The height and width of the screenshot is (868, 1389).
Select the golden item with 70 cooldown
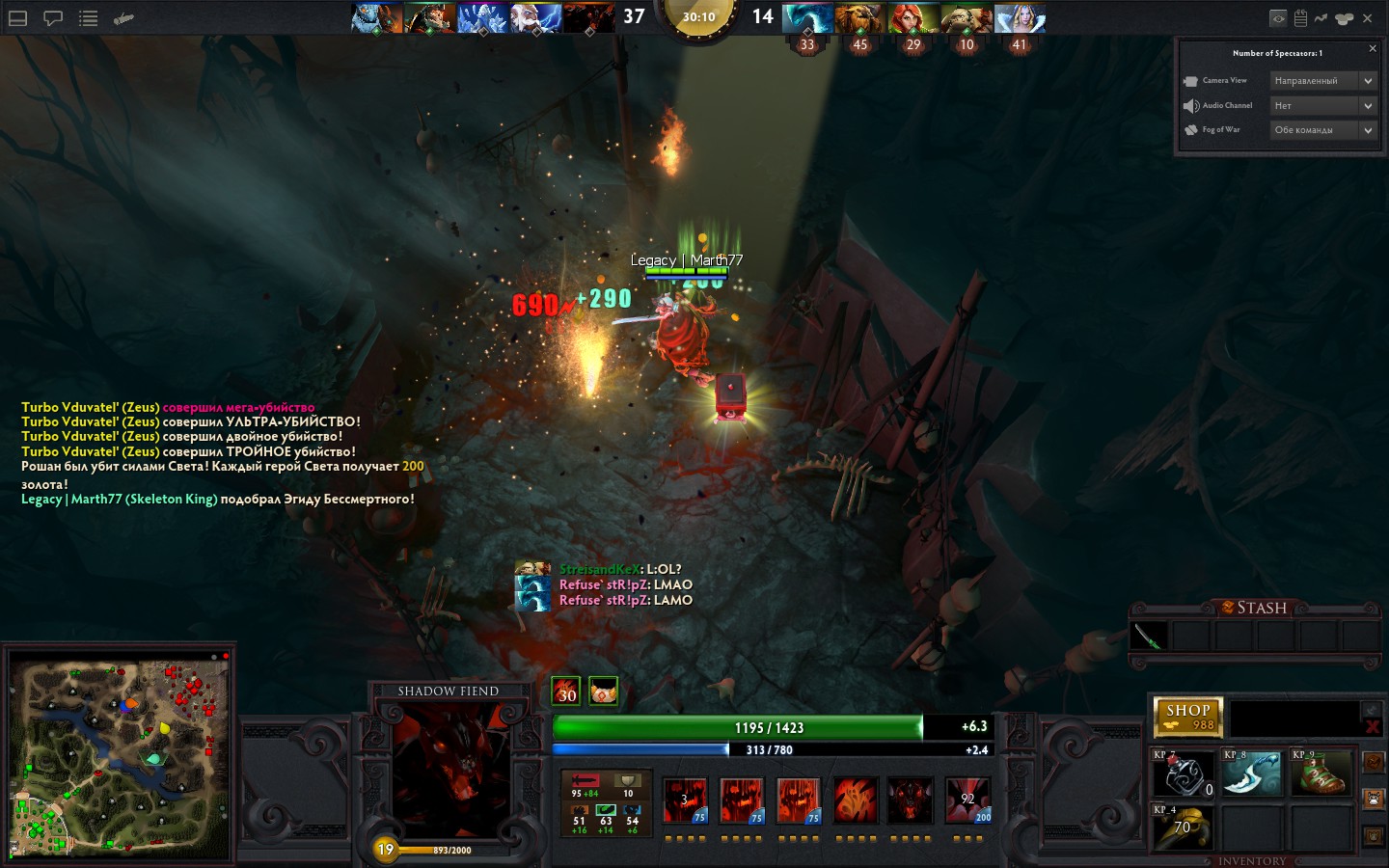tap(1184, 828)
